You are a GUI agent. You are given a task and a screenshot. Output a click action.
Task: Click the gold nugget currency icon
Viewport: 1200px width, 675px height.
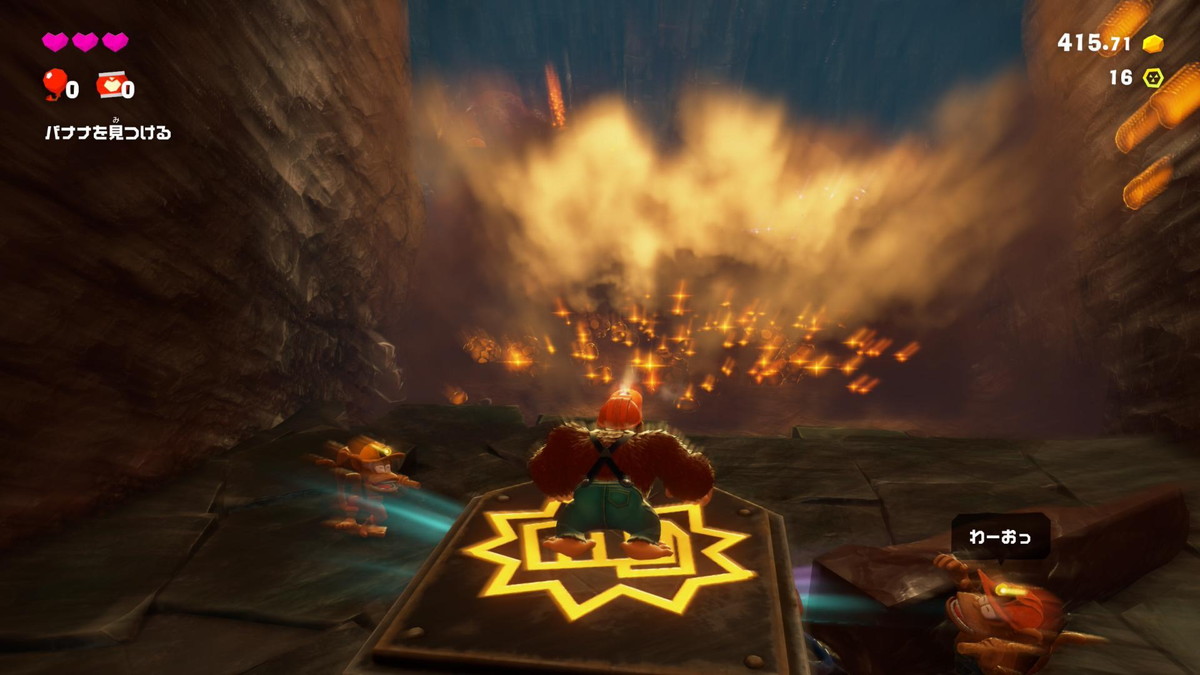[x=1153, y=43]
